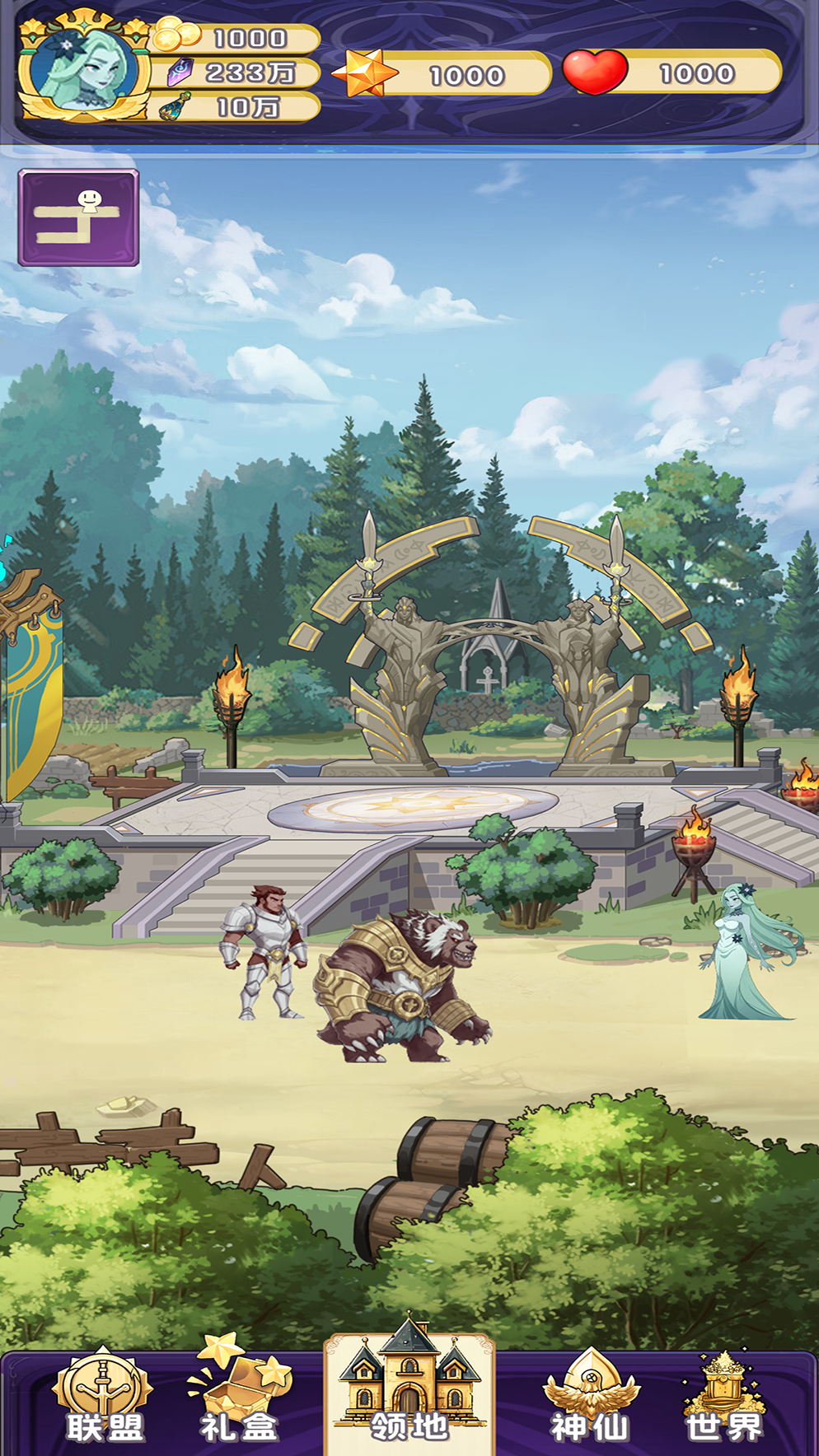Go to the 世界 world tab
The image size is (819, 1456).
click(724, 1398)
